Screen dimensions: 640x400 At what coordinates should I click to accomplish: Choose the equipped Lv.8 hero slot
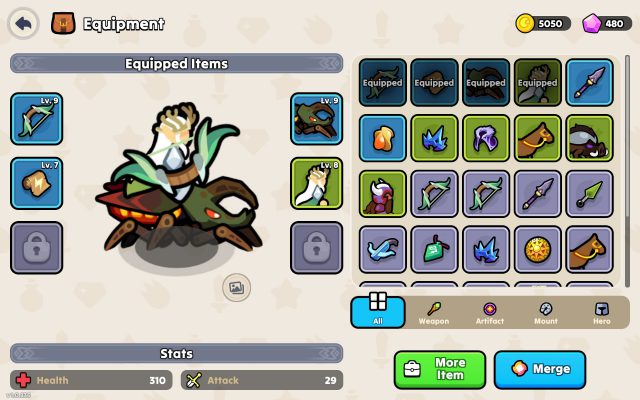click(317, 182)
